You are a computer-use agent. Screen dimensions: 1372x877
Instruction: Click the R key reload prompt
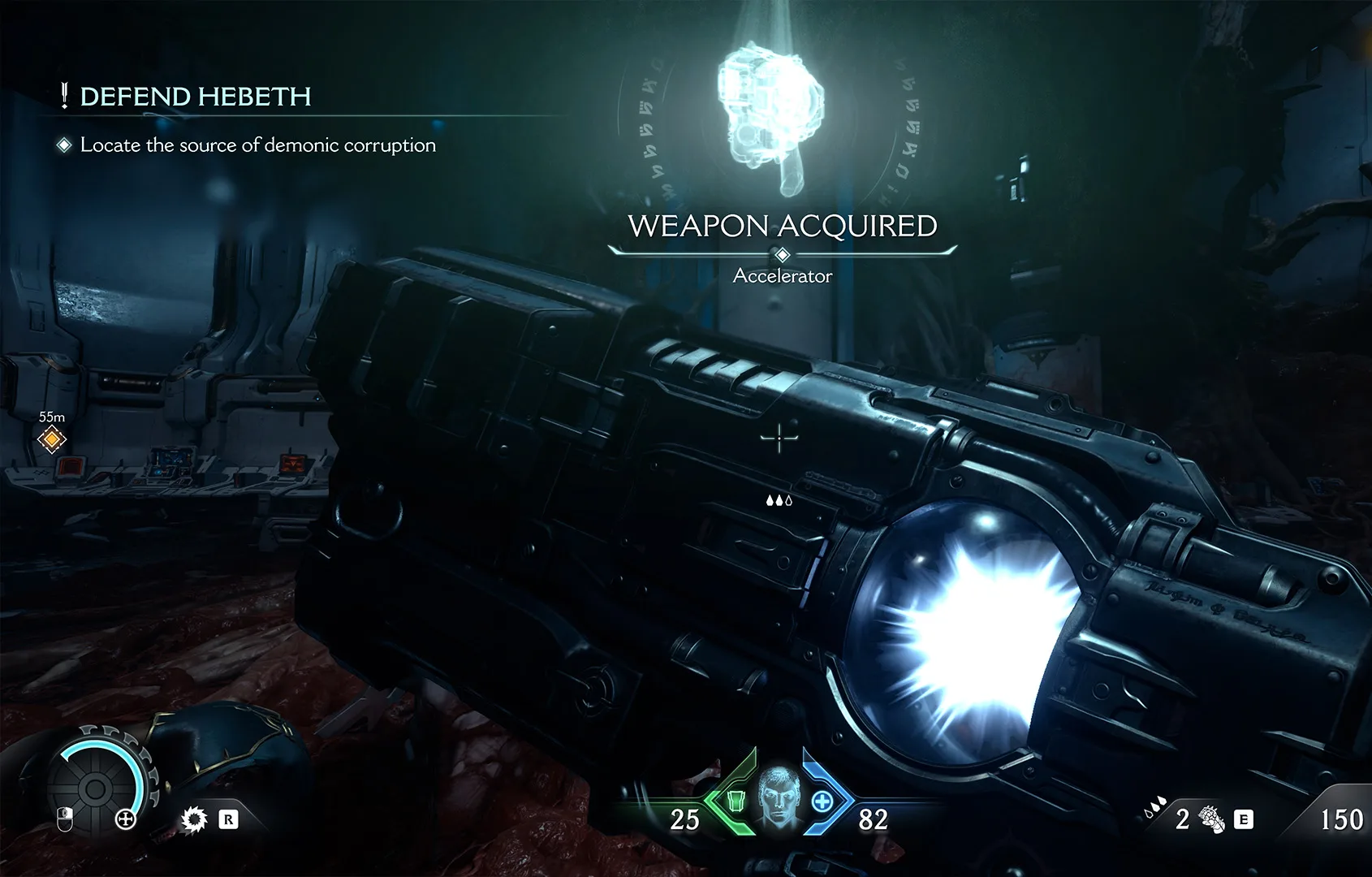coord(230,820)
